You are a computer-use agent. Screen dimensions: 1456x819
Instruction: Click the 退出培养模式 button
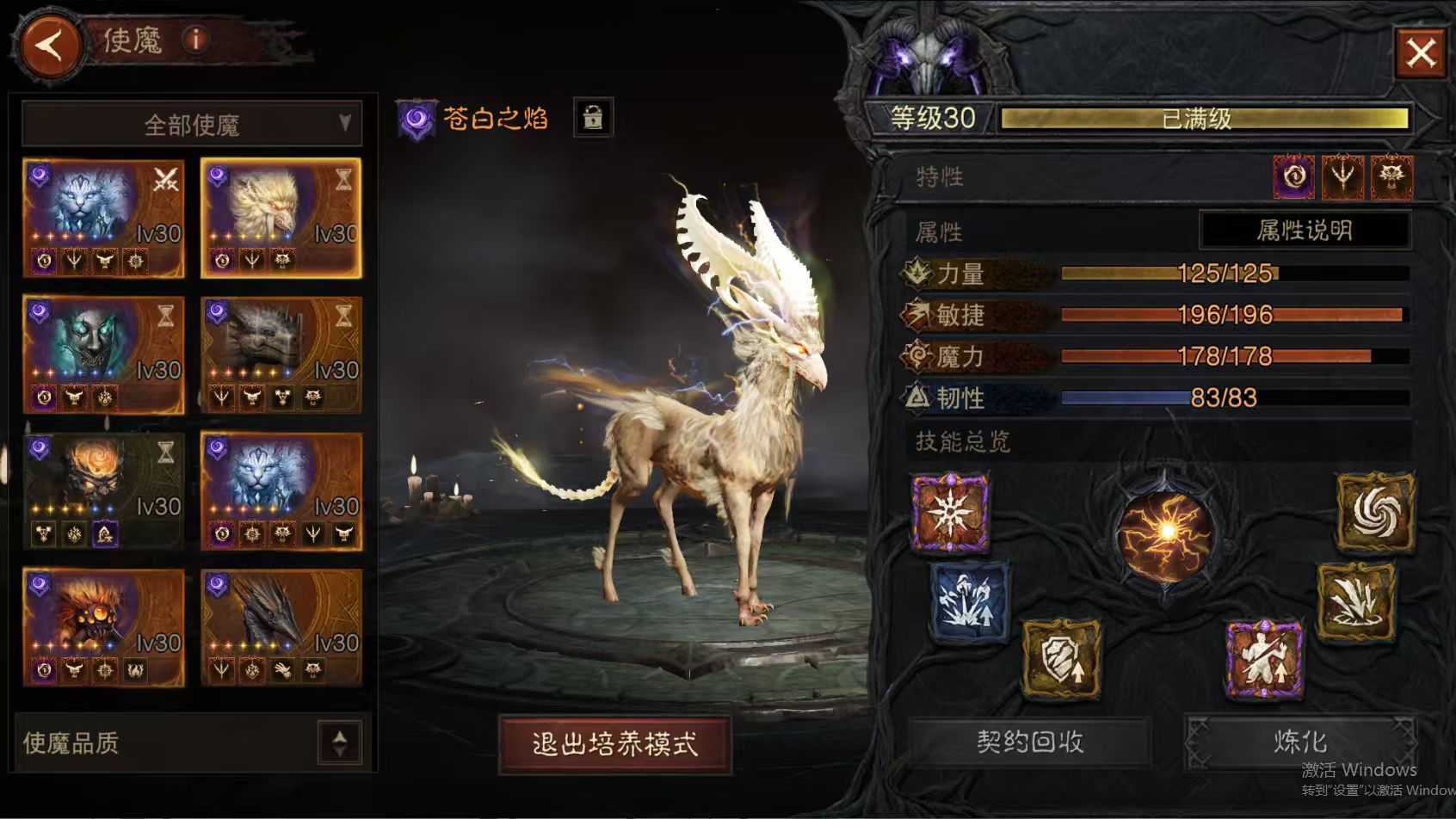coord(614,744)
